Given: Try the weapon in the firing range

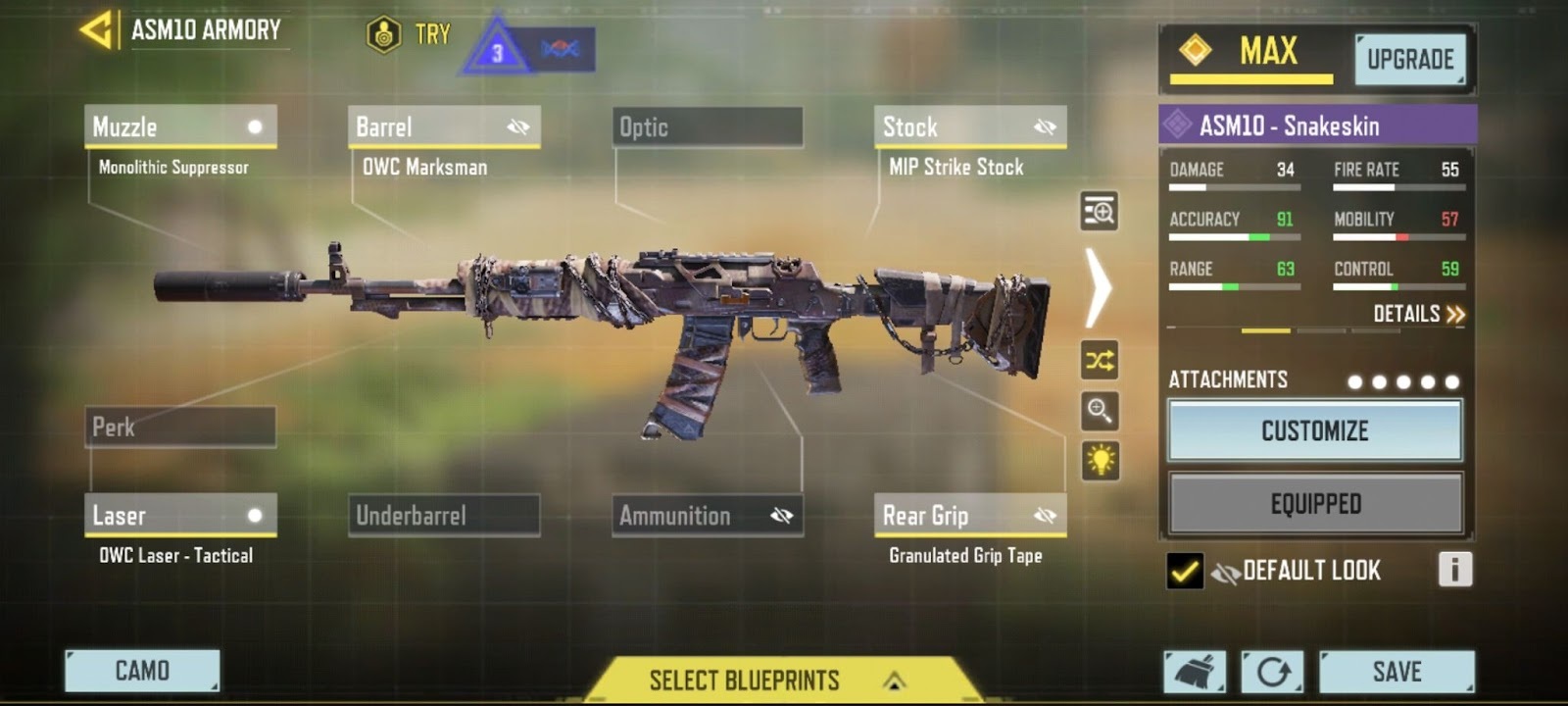Looking at the screenshot, I should [x=409, y=35].
